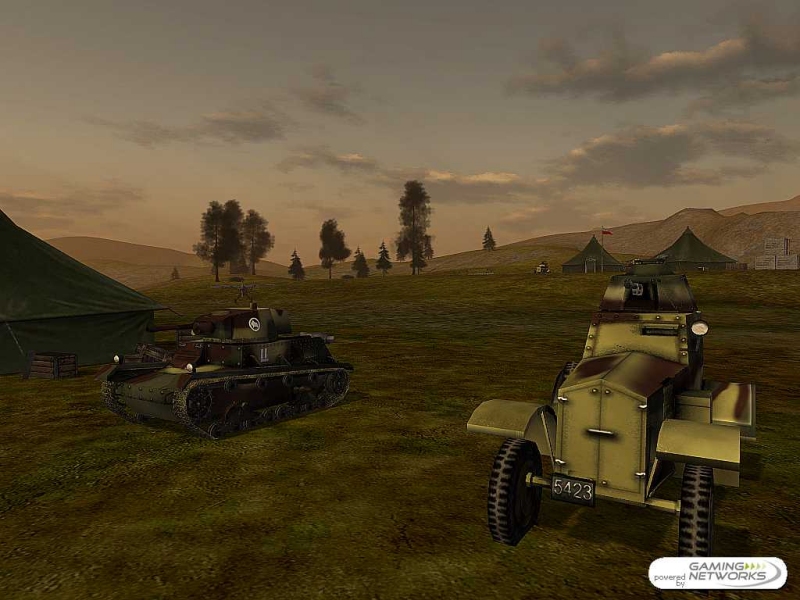Click the Gaming Networks logo badge
Screen dimensions: 800x600
717,573
